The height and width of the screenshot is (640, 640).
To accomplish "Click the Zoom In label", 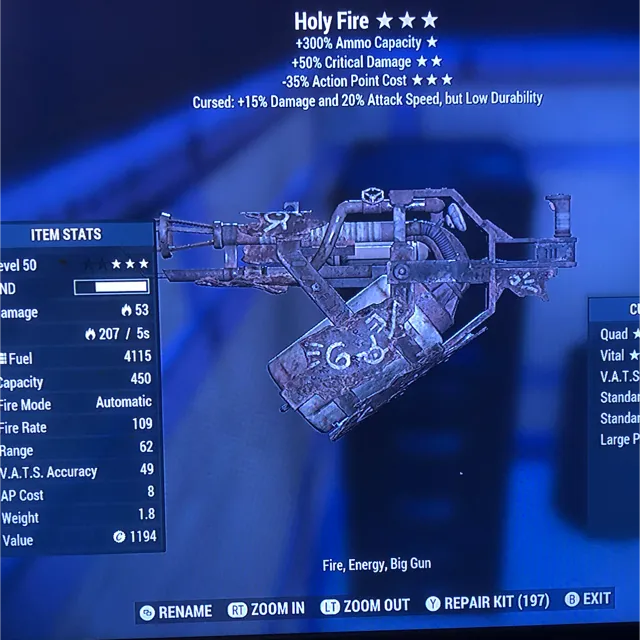I will [268, 609].
